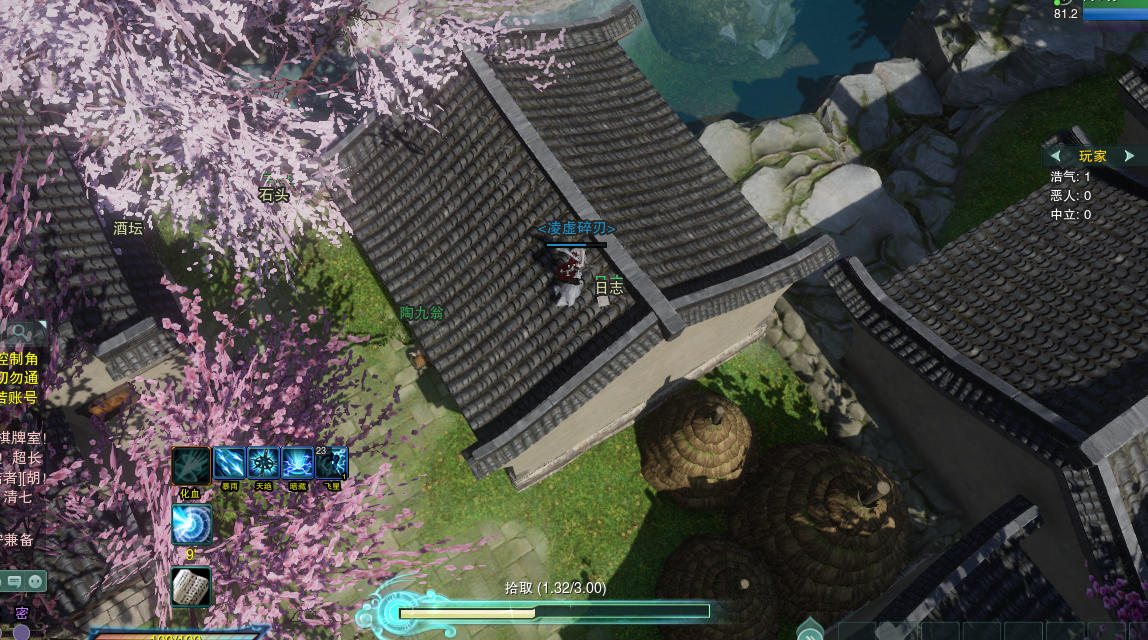Screen dimensions: 1148x640
Task: Activate the 飞星 skill icon
Action: click(x=332, y=463)
